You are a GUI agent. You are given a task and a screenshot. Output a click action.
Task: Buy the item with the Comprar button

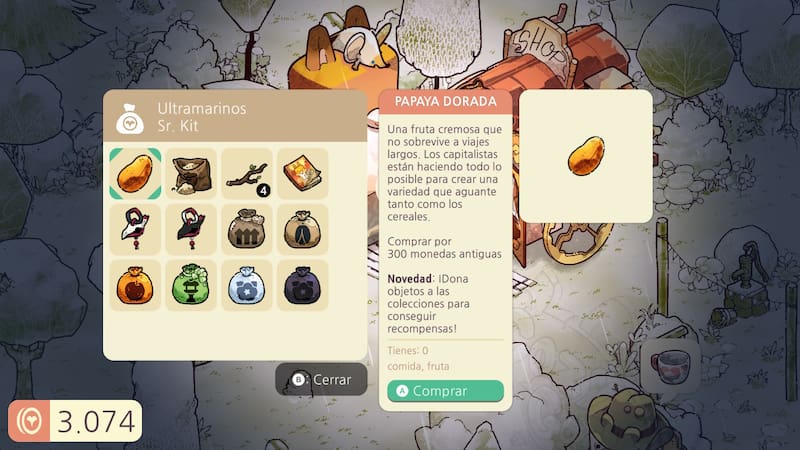446,391
